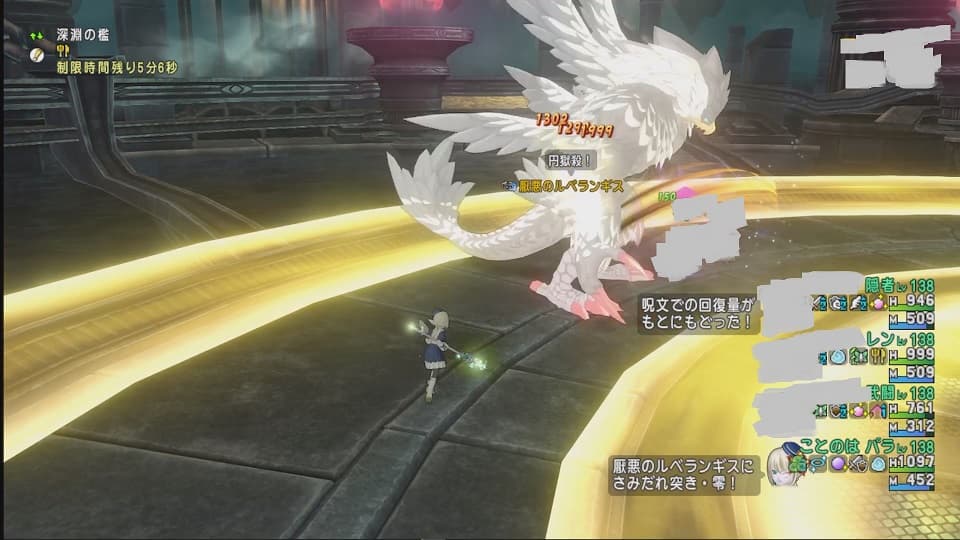The height and width of the screenshot is (540, 960).
Task: Click the このは character portrait
Action: [785, 465]
